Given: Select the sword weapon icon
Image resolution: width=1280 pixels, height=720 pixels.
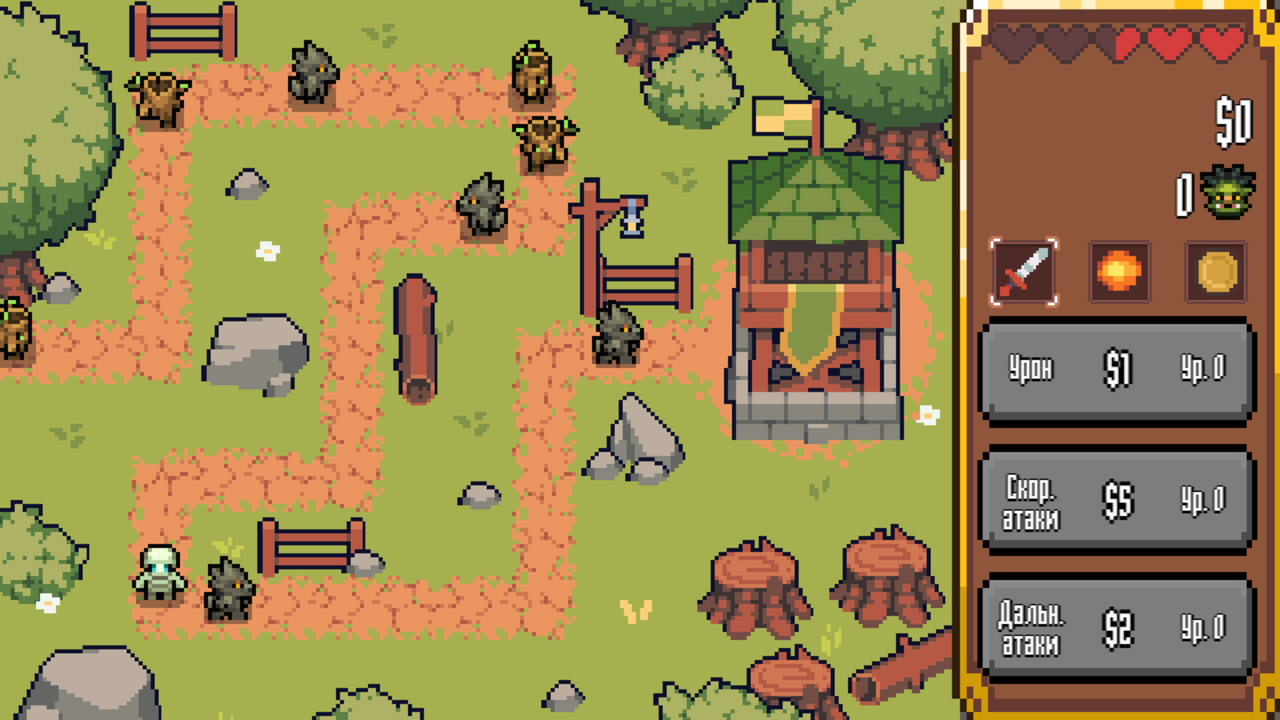Looking at the screenshot, I should click(x=1027, y=272).
